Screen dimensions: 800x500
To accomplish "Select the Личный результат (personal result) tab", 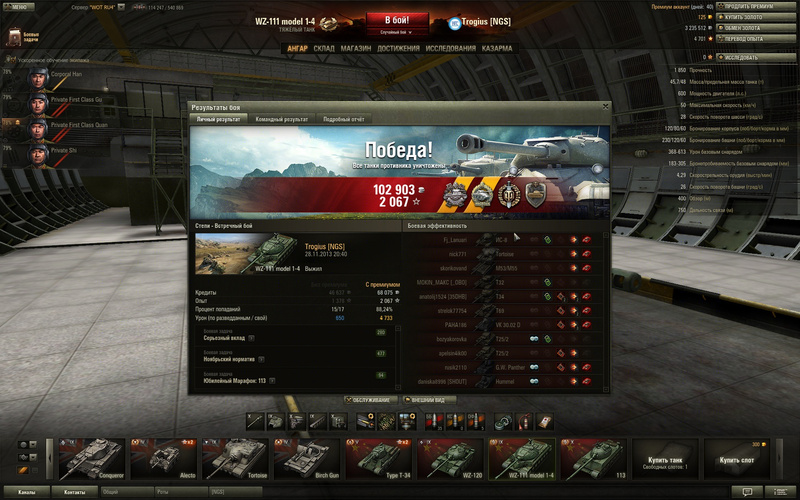I will point(218,119).
